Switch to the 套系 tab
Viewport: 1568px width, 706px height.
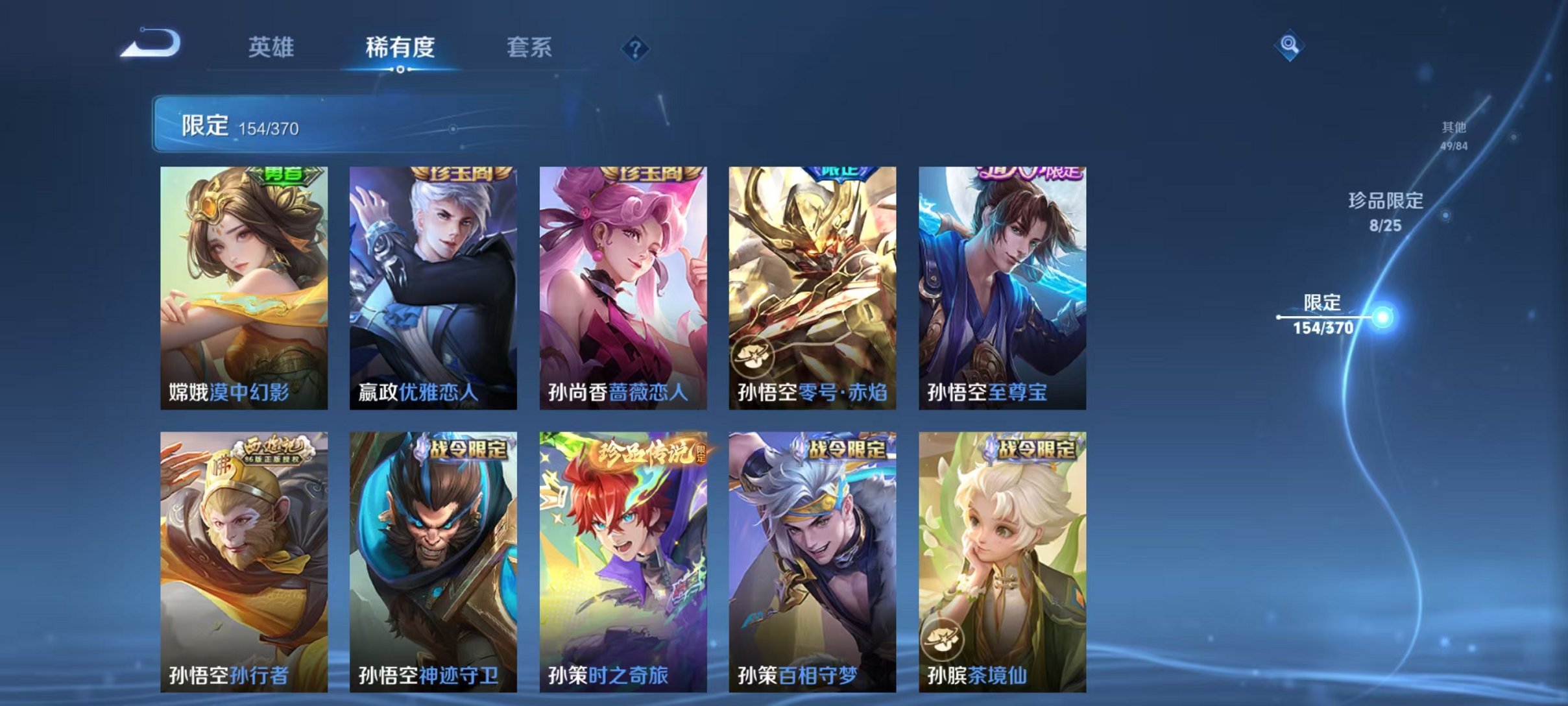(529, 46)
